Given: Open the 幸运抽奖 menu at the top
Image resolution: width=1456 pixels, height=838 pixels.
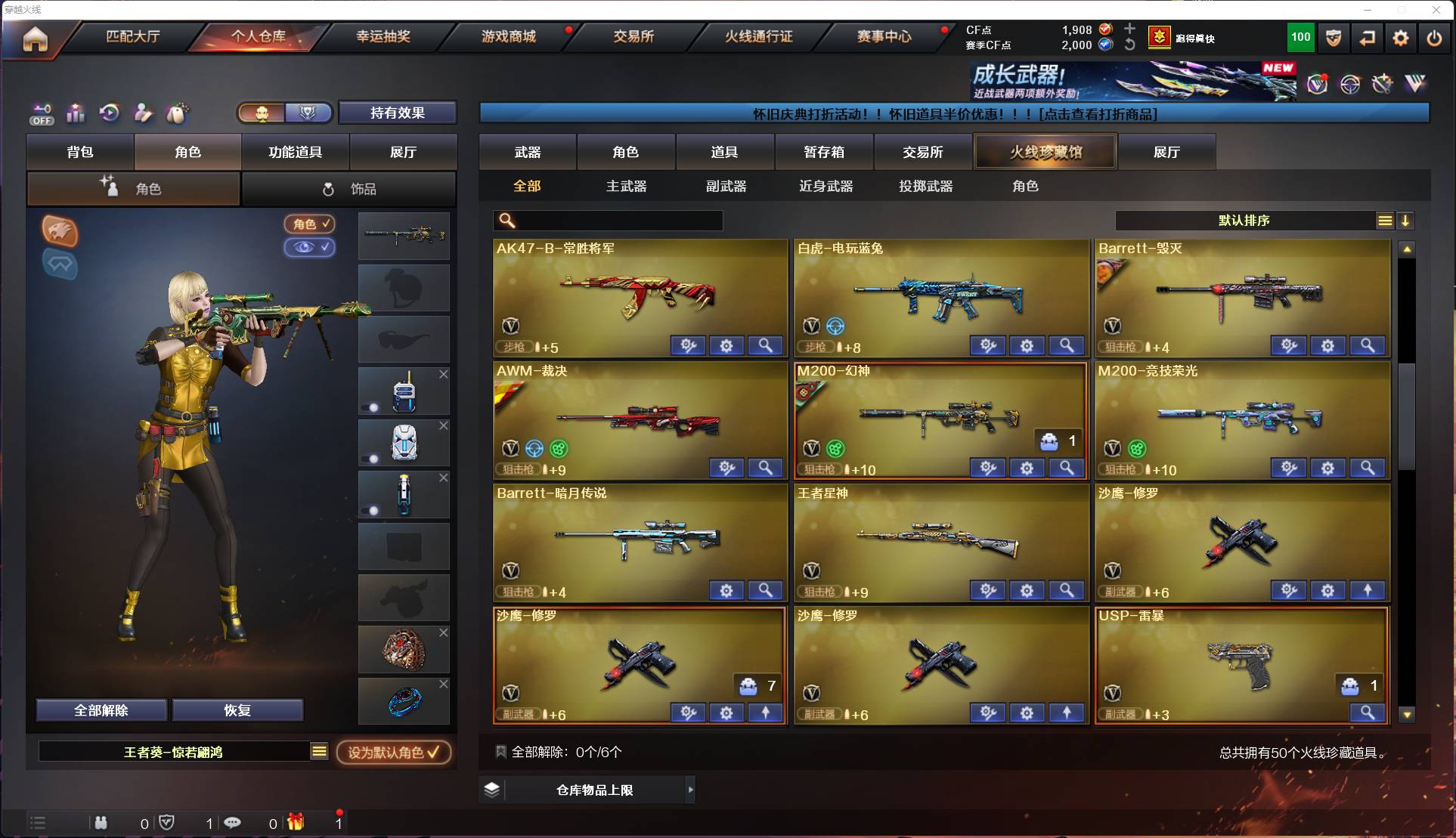Looking at the screenshot, I should pos(383,37).
